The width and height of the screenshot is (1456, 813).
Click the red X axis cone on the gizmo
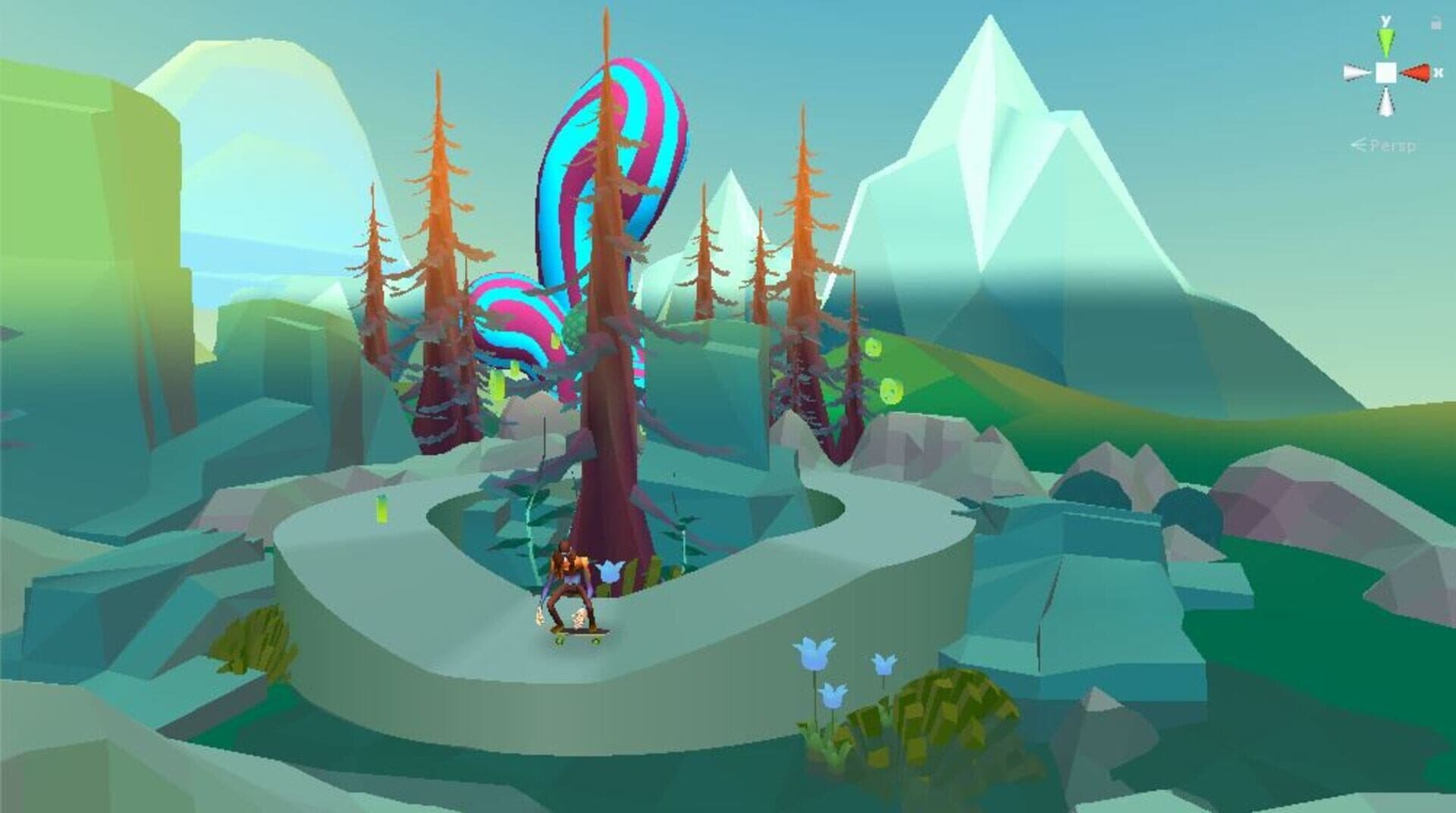pyautogui.click(x=1415, y=73)
